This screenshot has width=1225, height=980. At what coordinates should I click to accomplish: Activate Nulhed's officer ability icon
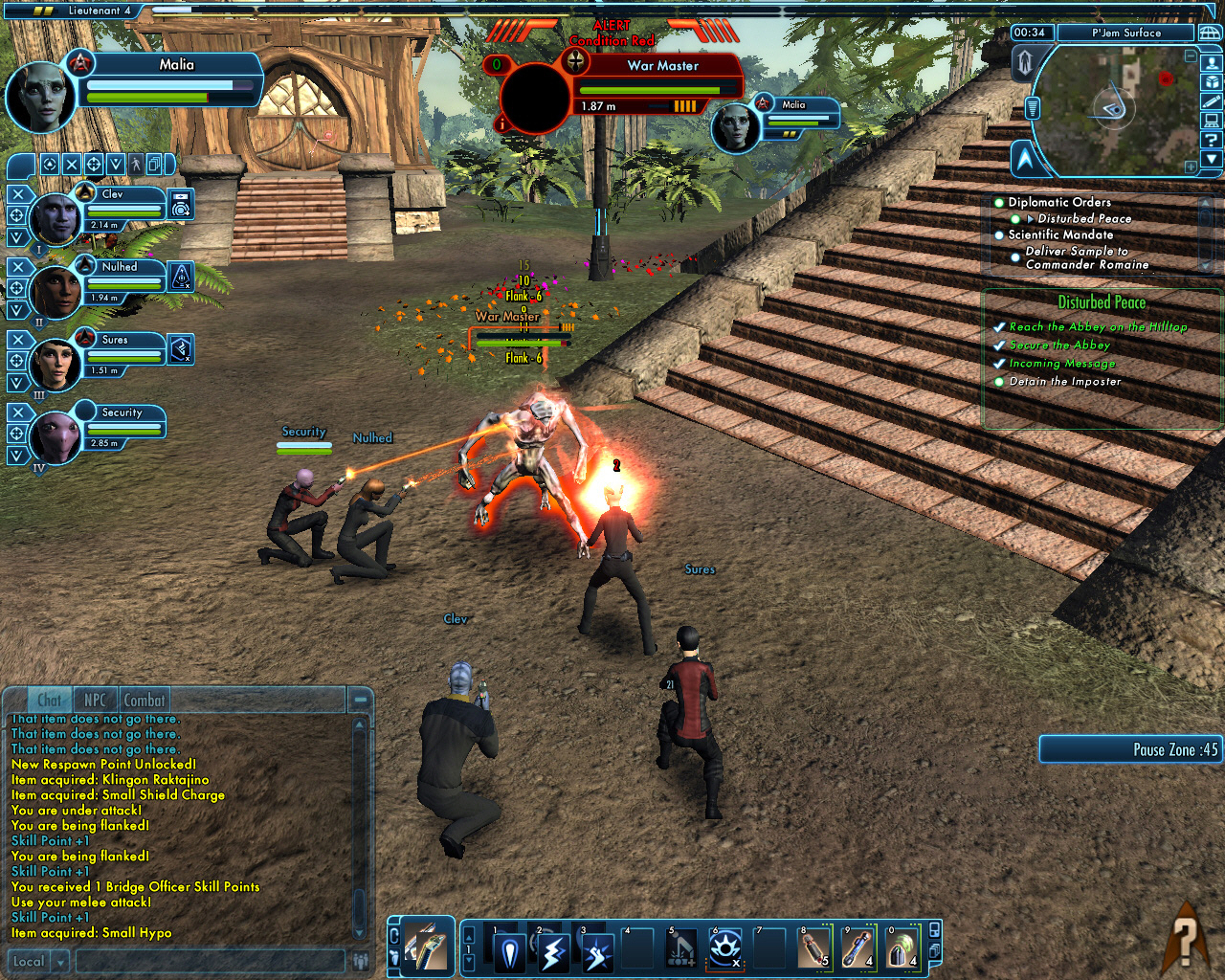[181, 277]
